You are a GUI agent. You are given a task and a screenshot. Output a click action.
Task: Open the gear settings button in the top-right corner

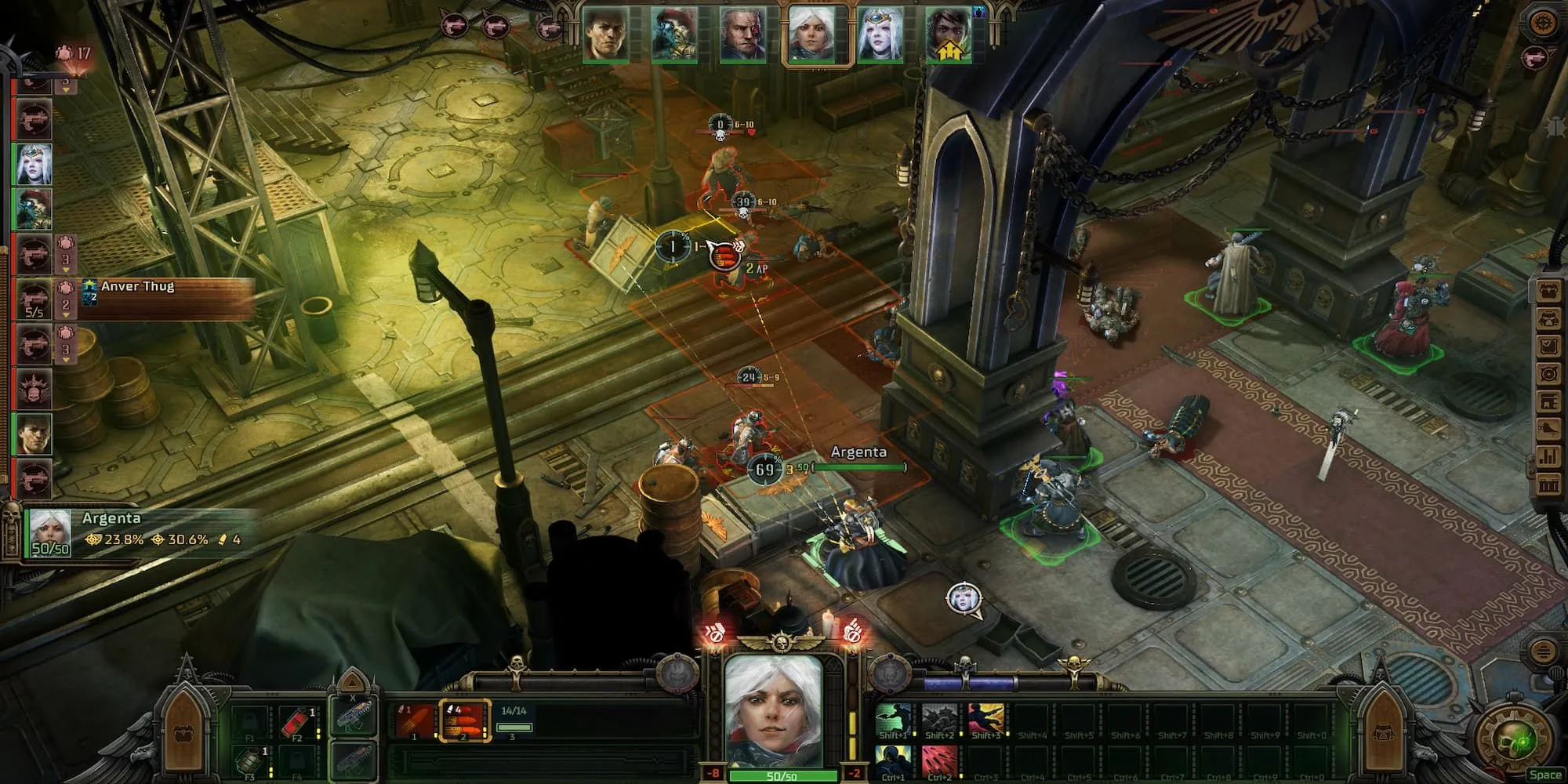click(x=1543, y=22)
